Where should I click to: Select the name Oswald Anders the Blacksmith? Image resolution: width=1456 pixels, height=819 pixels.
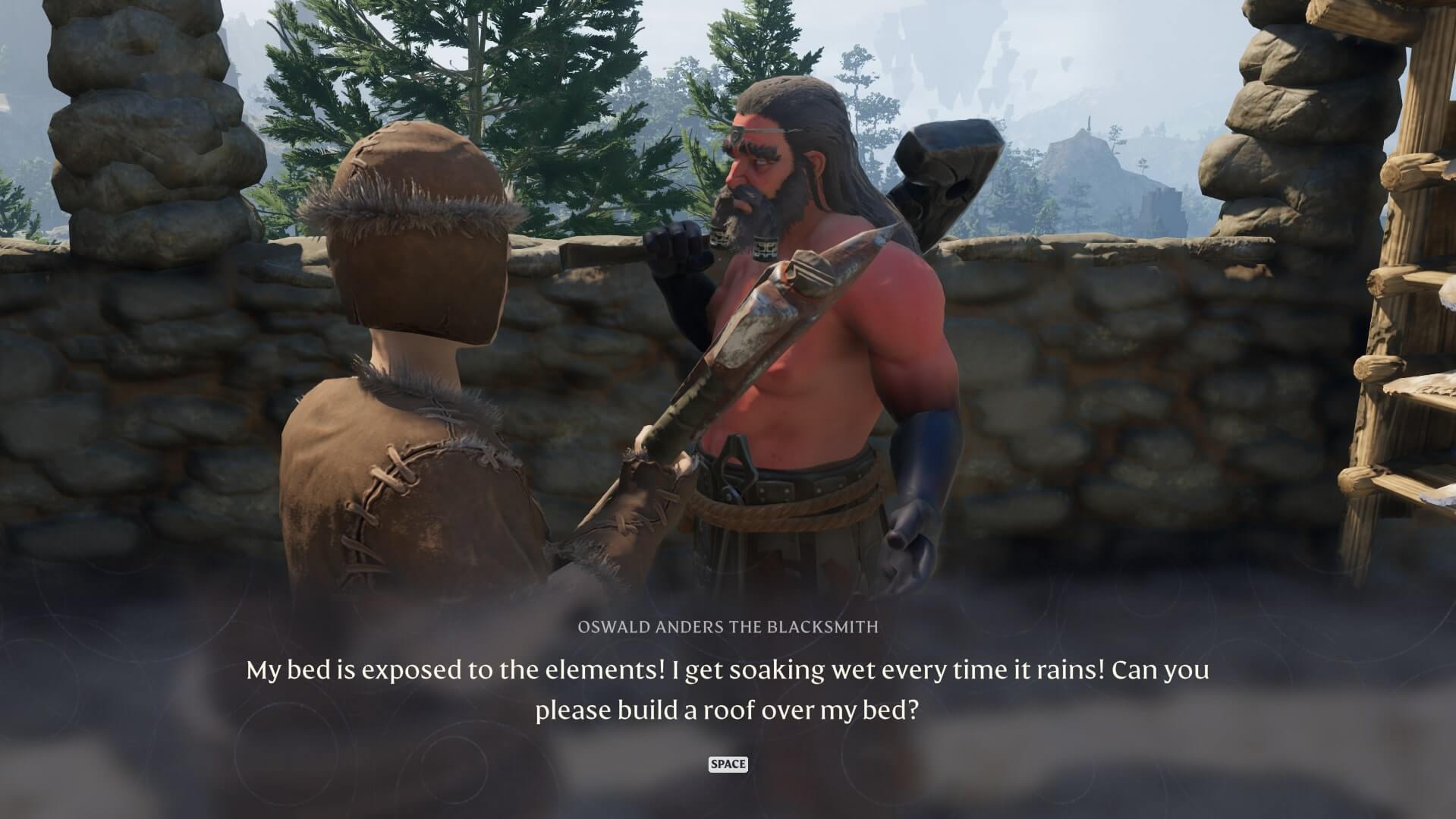[x=727, y=627]
